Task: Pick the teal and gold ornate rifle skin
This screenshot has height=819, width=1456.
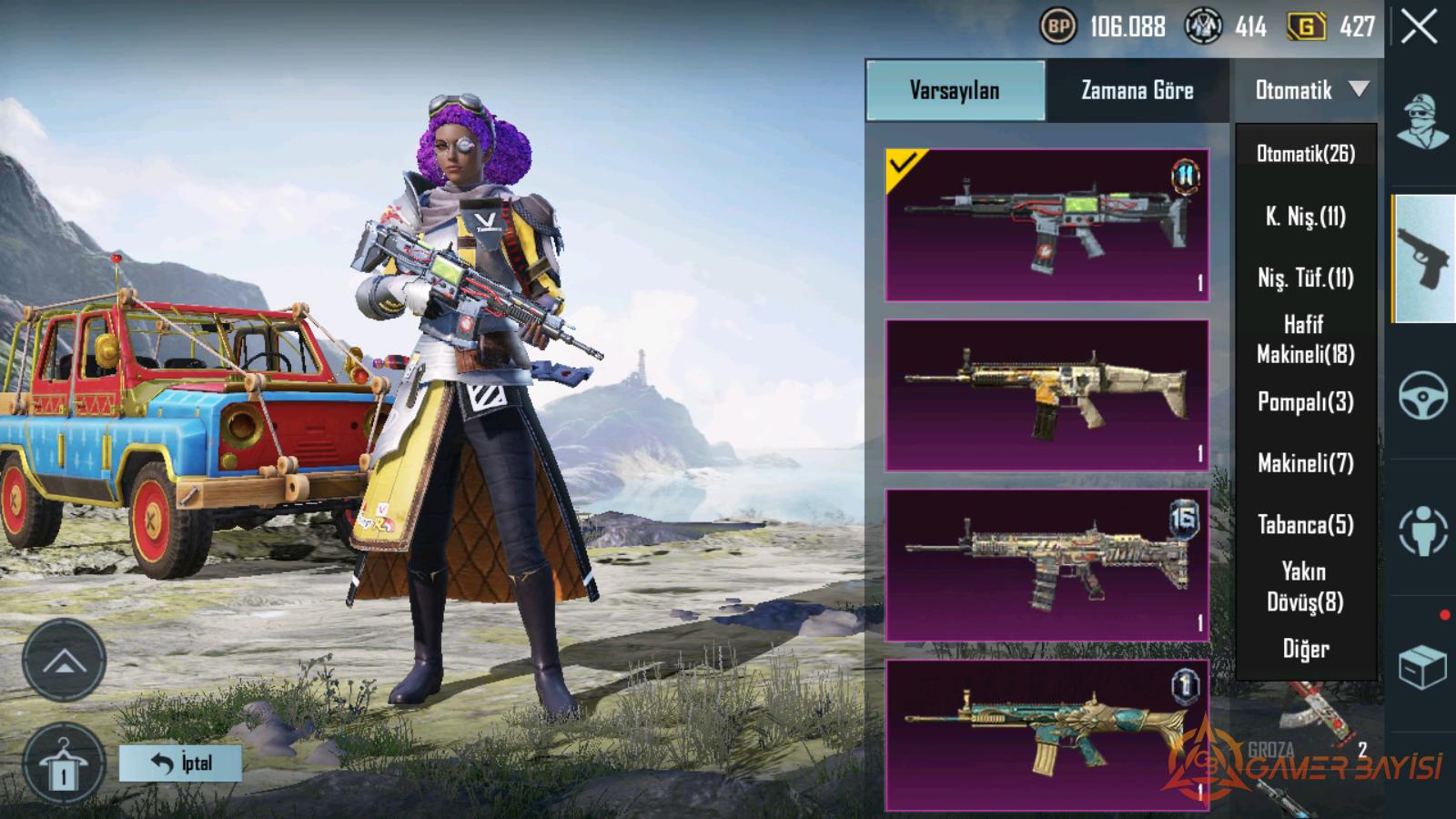Action: pos(1046,735)
